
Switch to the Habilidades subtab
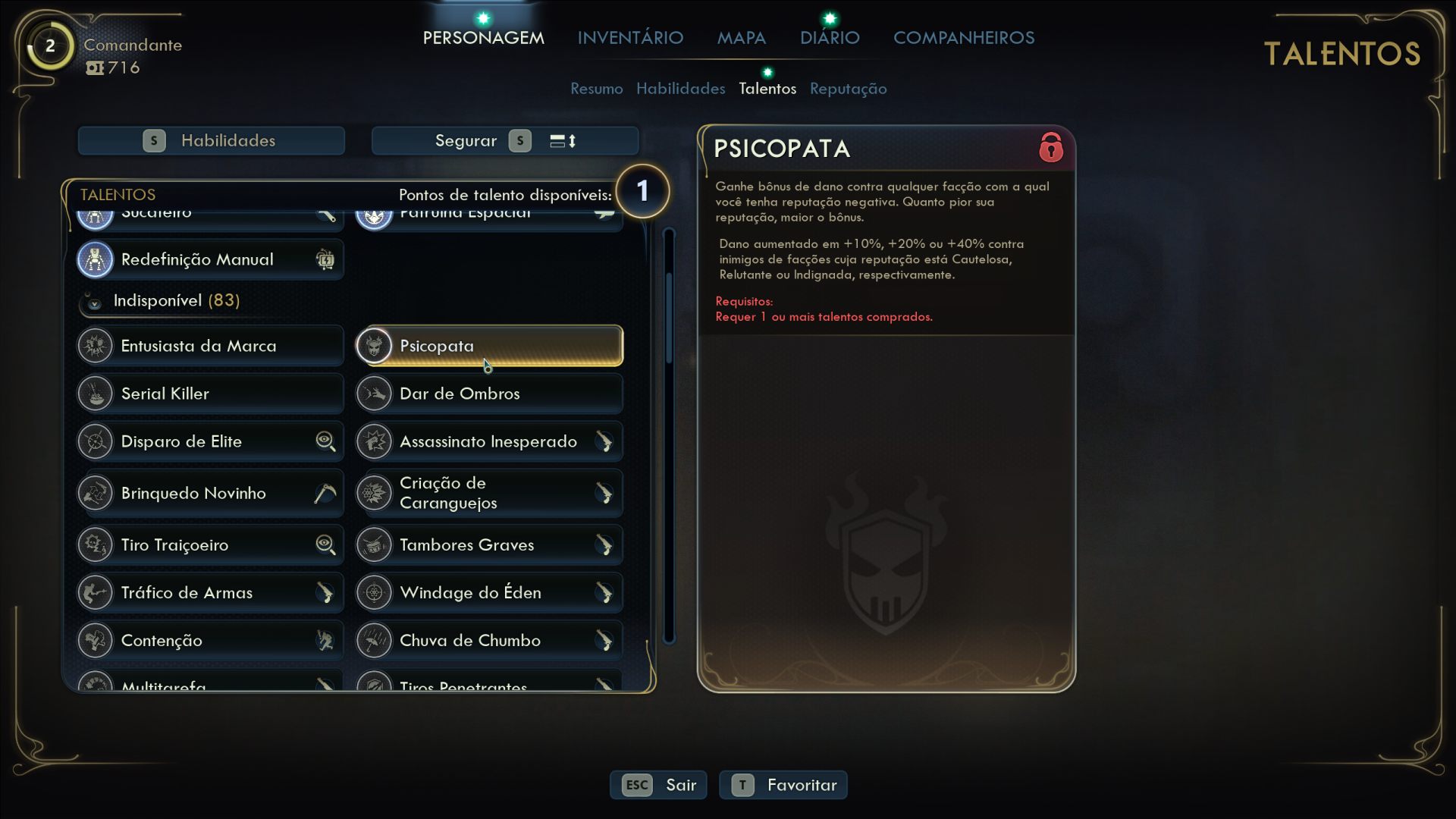tap(680, 89)
